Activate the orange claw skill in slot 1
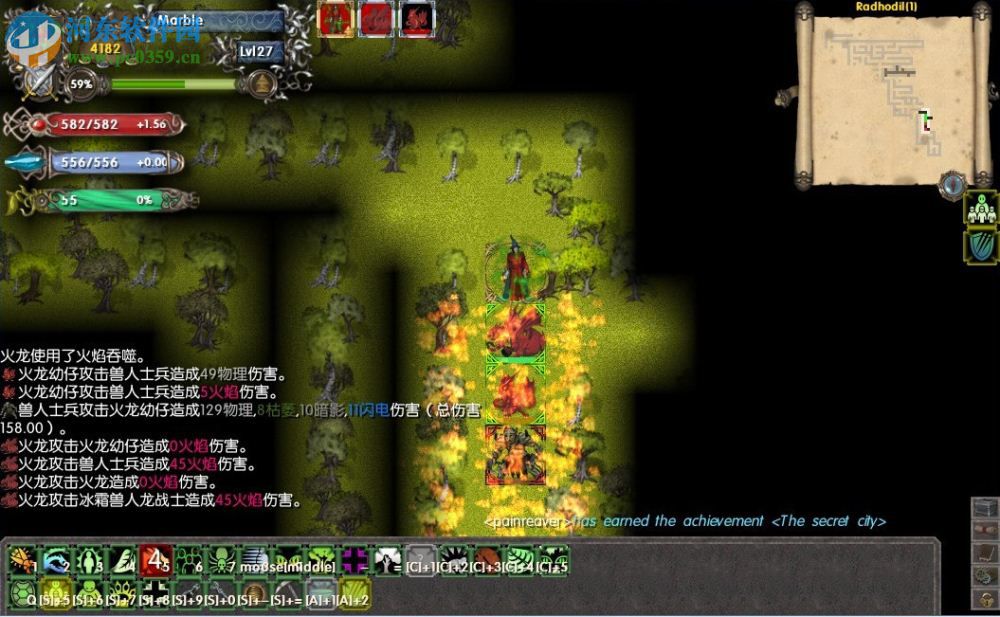 (x=22, y=560)
